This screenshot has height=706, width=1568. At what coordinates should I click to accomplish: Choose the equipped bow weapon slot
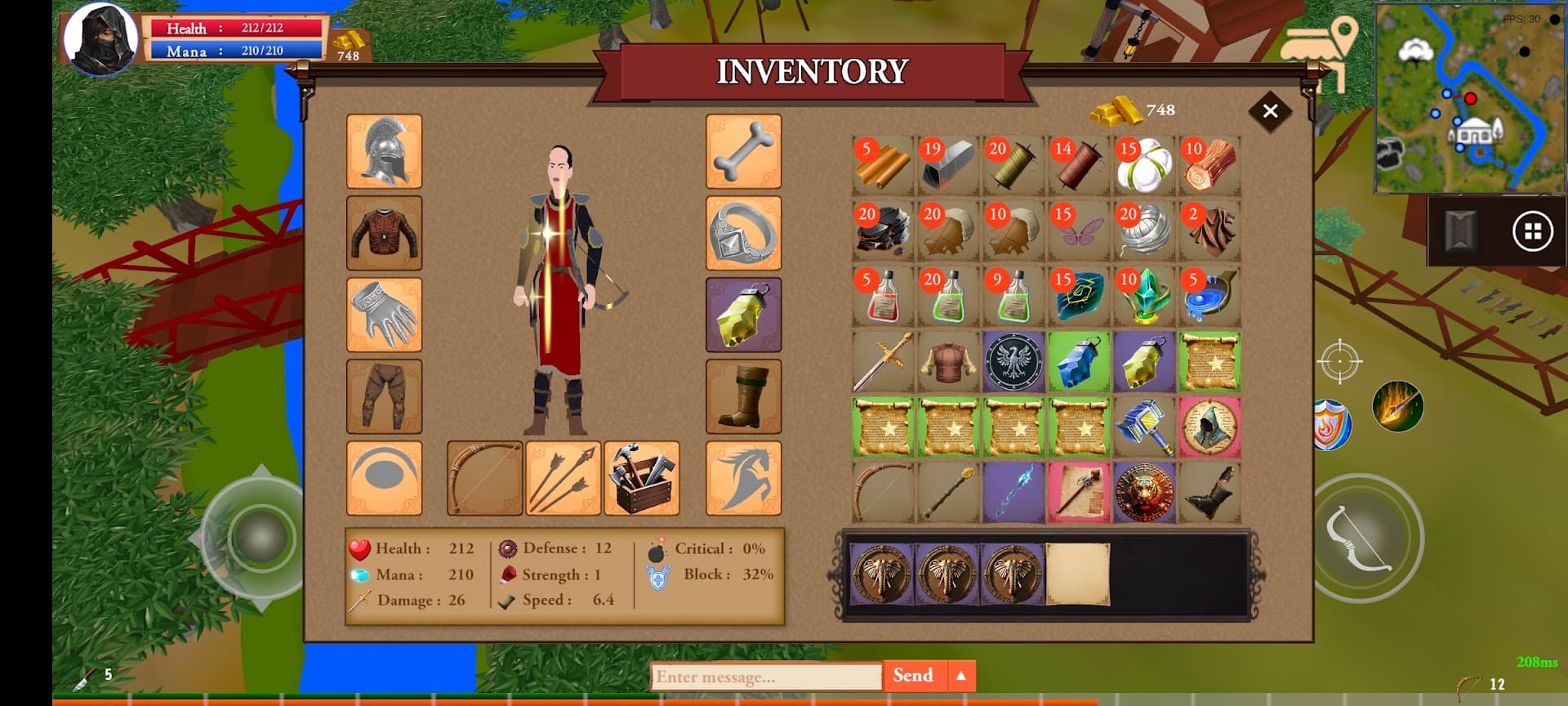tap(484, 478)
